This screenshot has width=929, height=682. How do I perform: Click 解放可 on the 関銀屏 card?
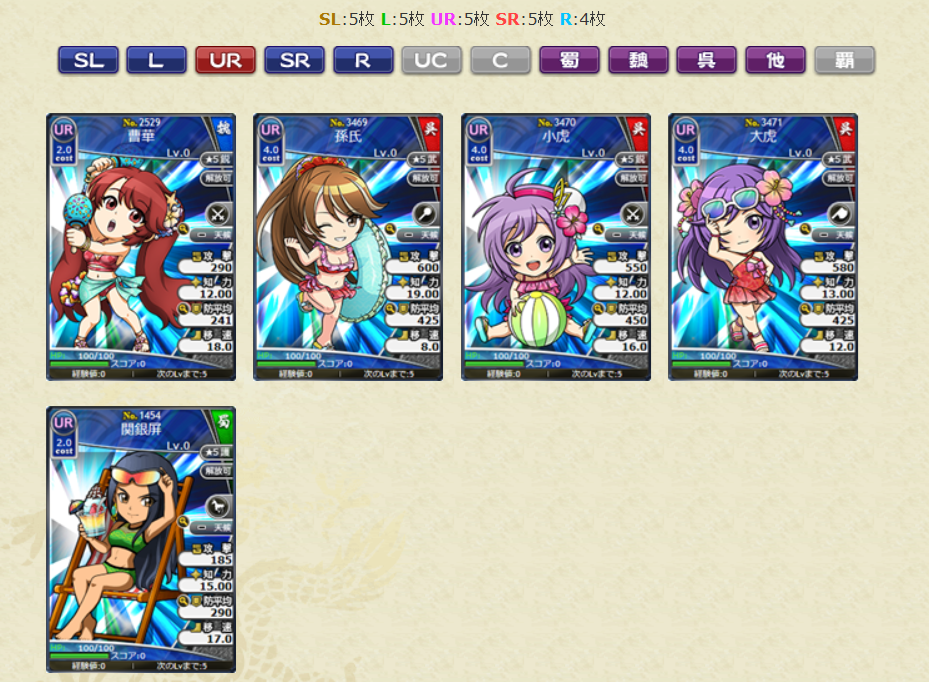coord(217,470)
